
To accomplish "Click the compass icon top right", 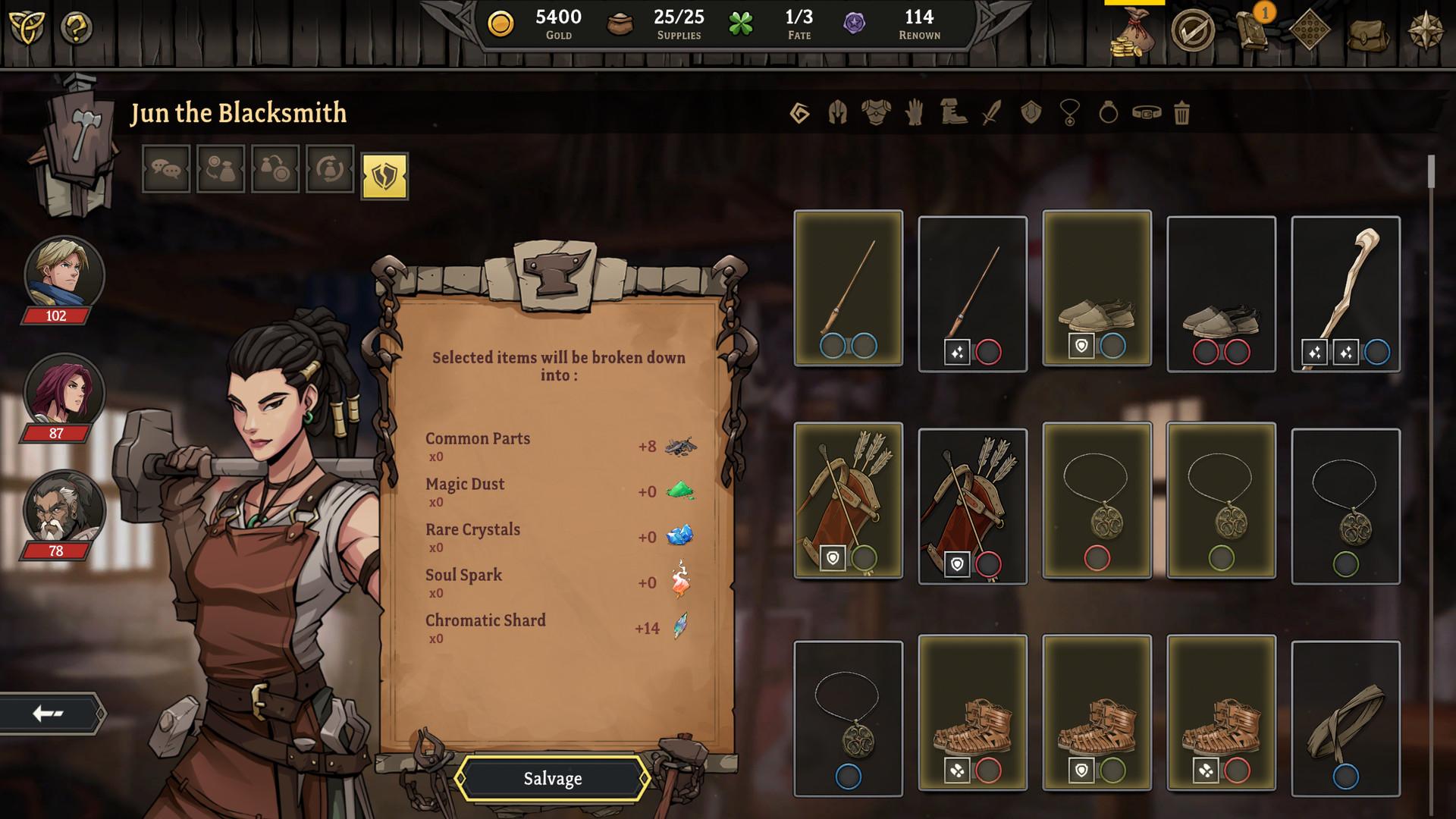I will point(1425,32).
